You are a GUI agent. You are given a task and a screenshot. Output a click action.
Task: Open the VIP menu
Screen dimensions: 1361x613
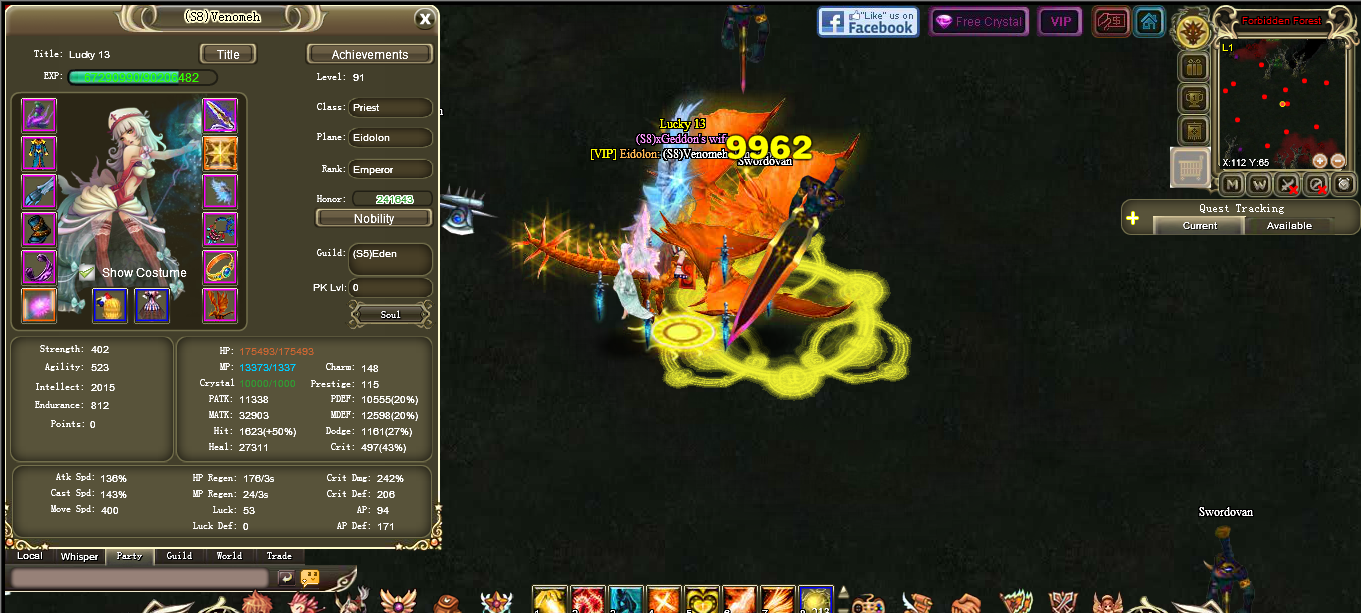(1060, 22)
